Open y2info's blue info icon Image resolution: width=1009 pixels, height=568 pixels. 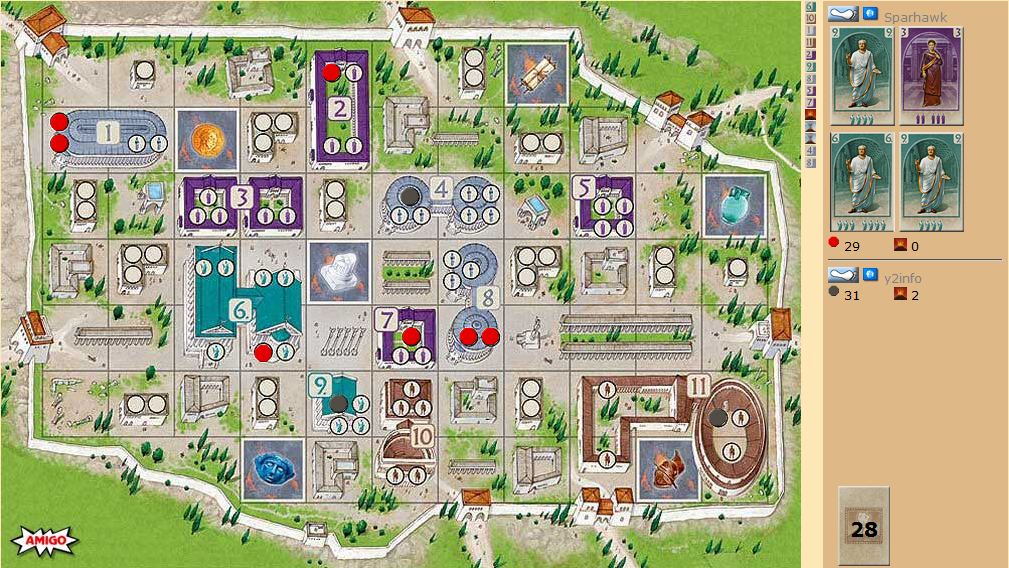[870, 274]
